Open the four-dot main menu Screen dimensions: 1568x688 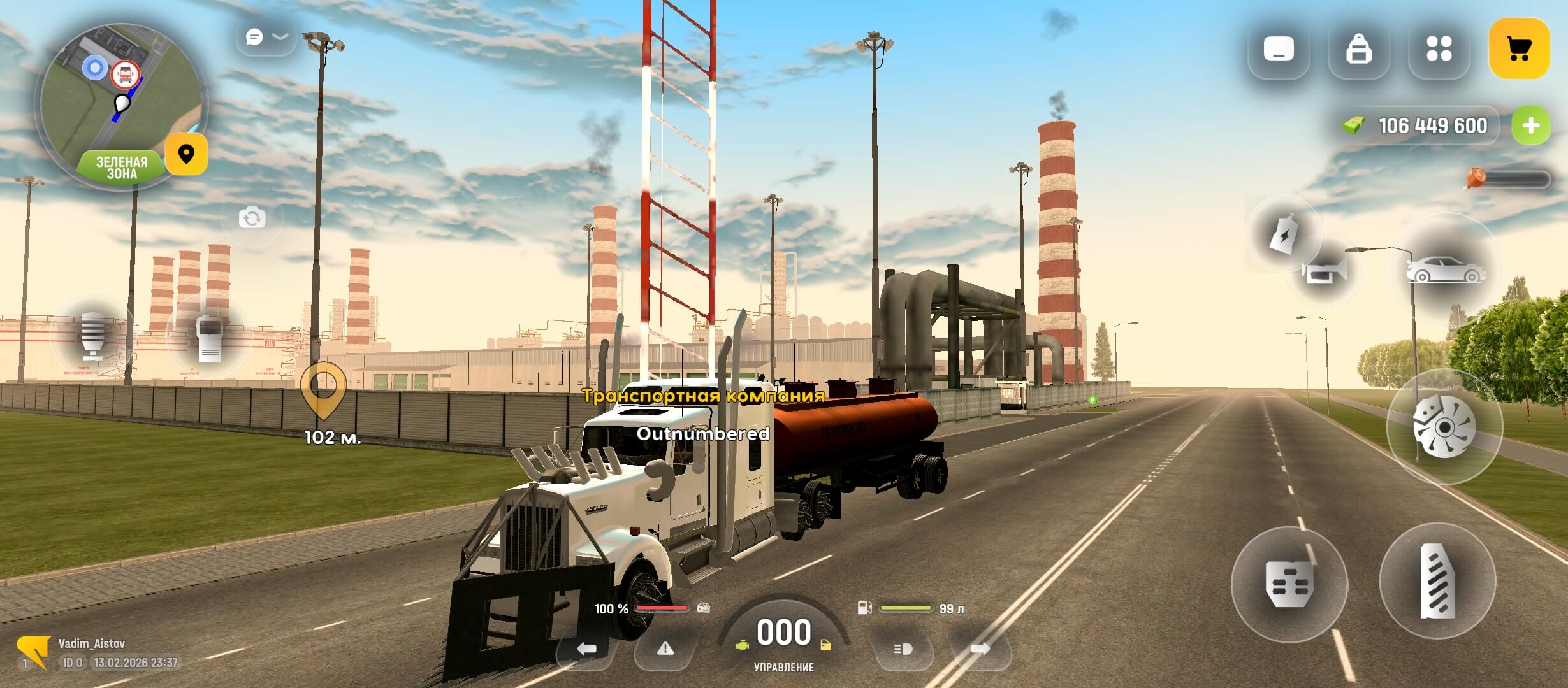click(1439, 49)
